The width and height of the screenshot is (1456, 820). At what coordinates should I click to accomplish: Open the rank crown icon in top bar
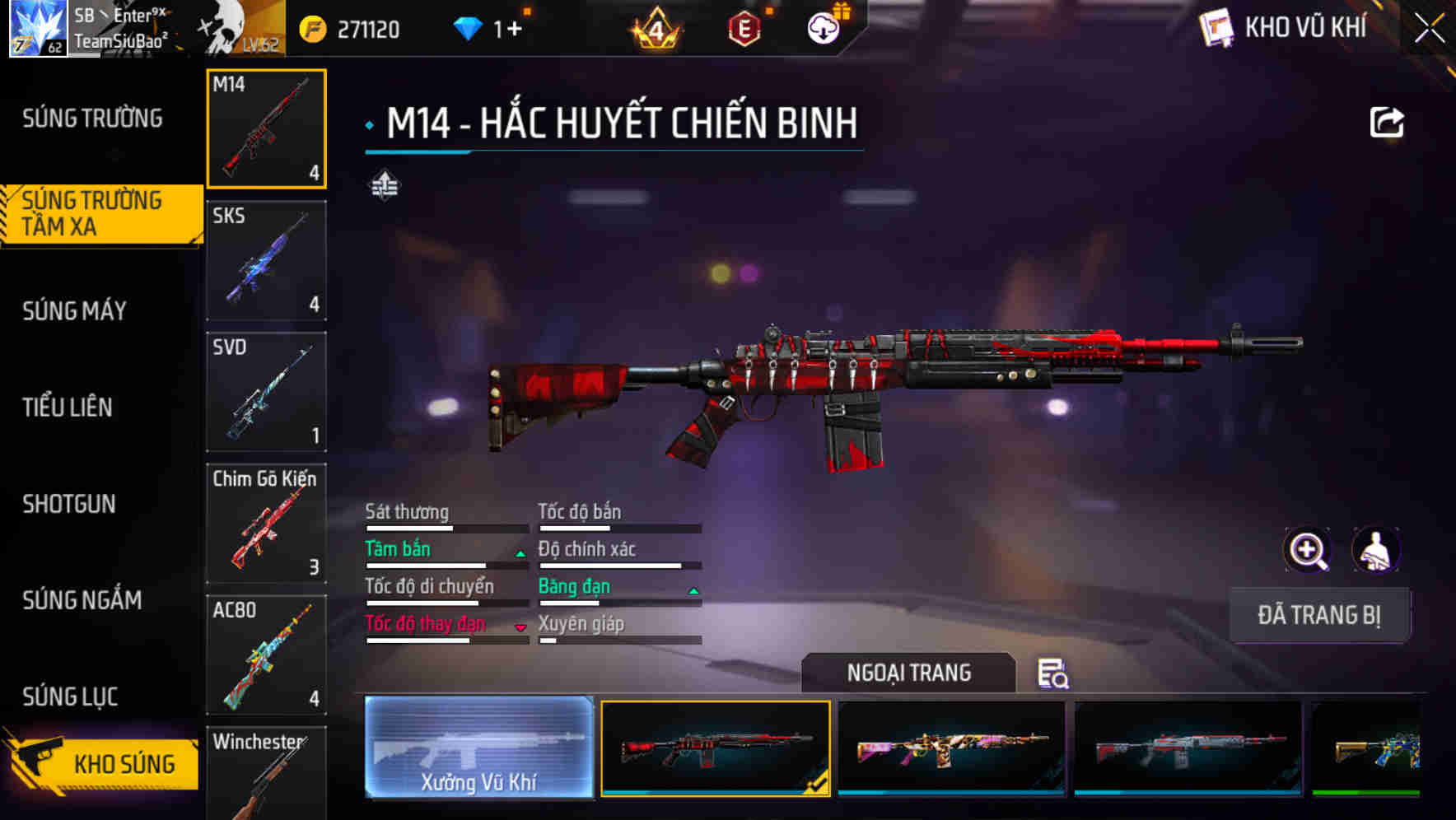click(656, 27)
